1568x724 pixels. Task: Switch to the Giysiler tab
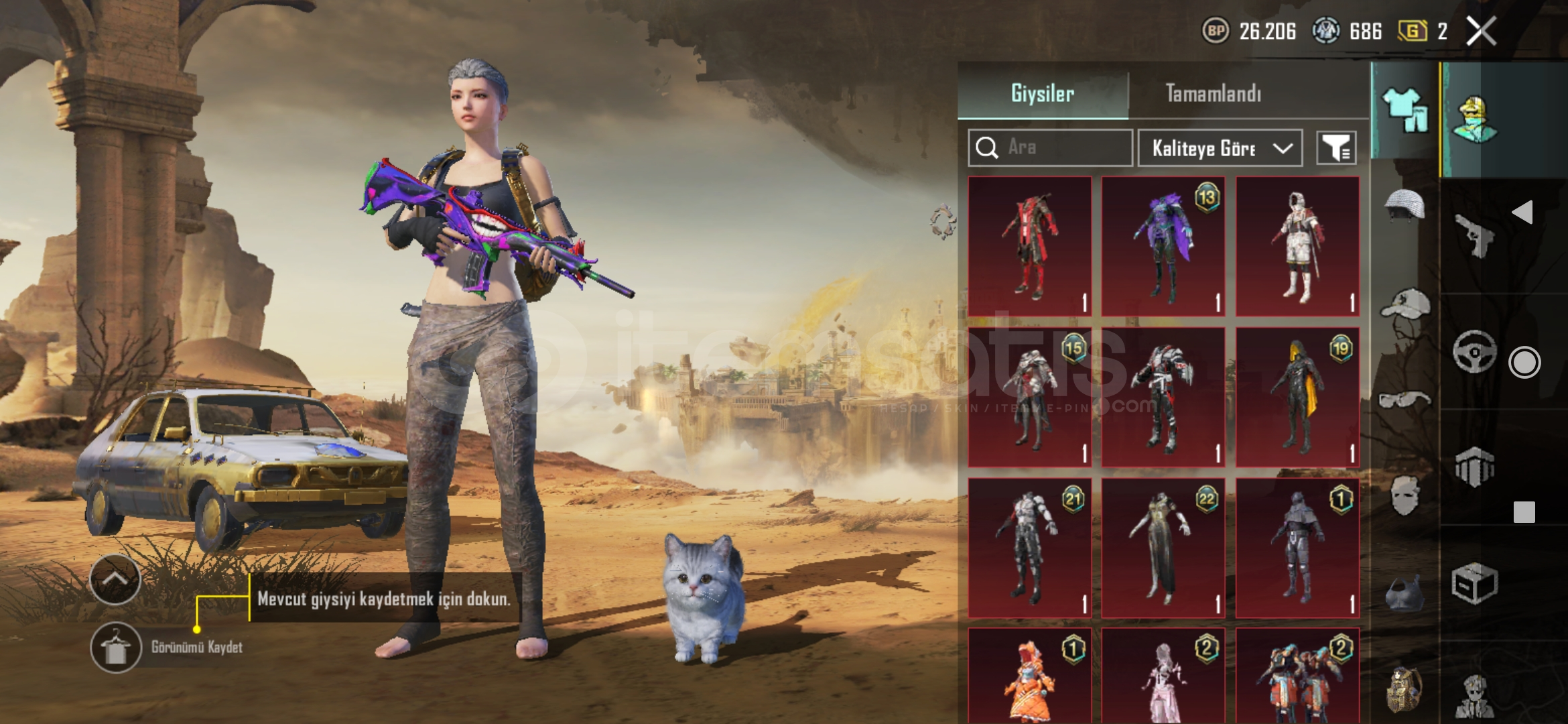click(1043, 93)
